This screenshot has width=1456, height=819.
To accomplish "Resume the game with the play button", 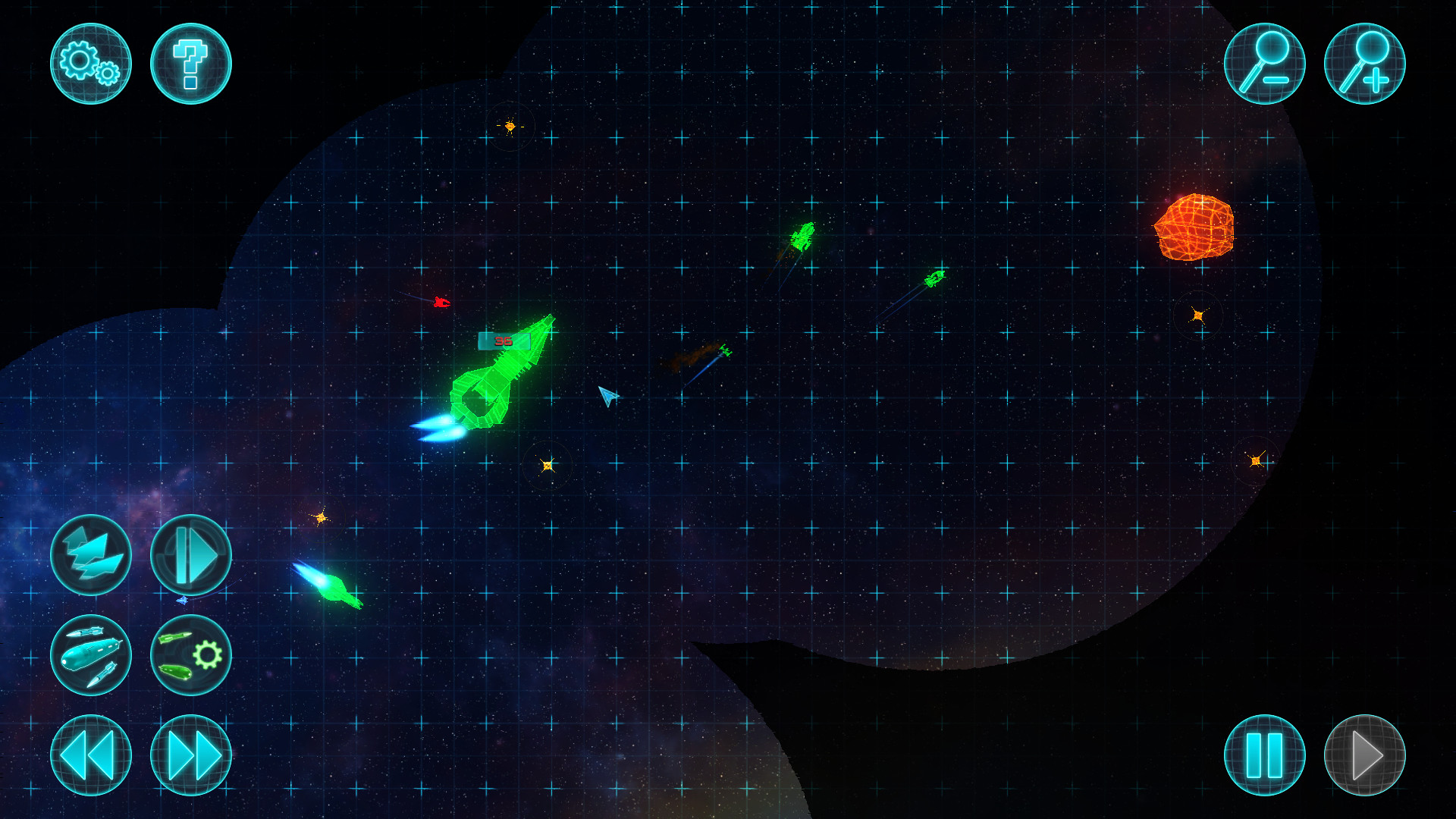I will coord(1363,756).
